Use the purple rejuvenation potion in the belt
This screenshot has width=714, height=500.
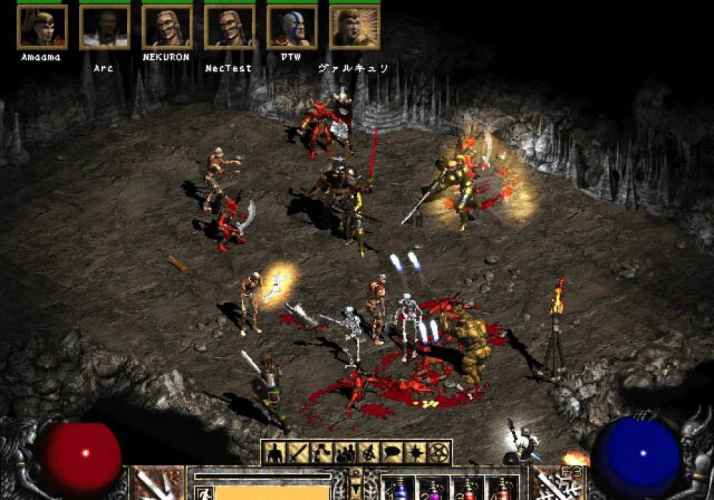tap(433, 489)
